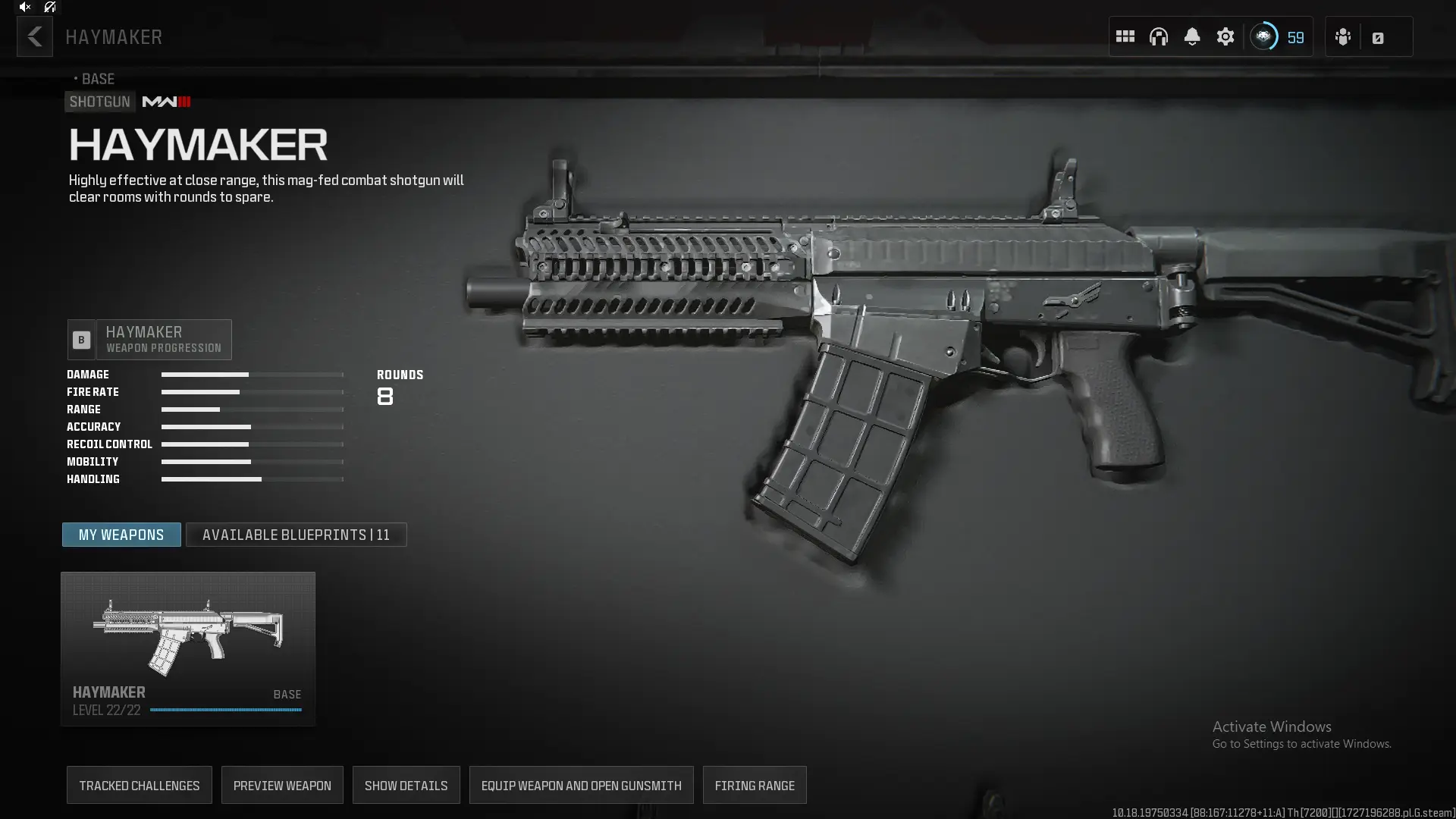This screenshot has width=1456, height=819.
Task: Click the headset audio icon
Action: [x=1159, y=36]
